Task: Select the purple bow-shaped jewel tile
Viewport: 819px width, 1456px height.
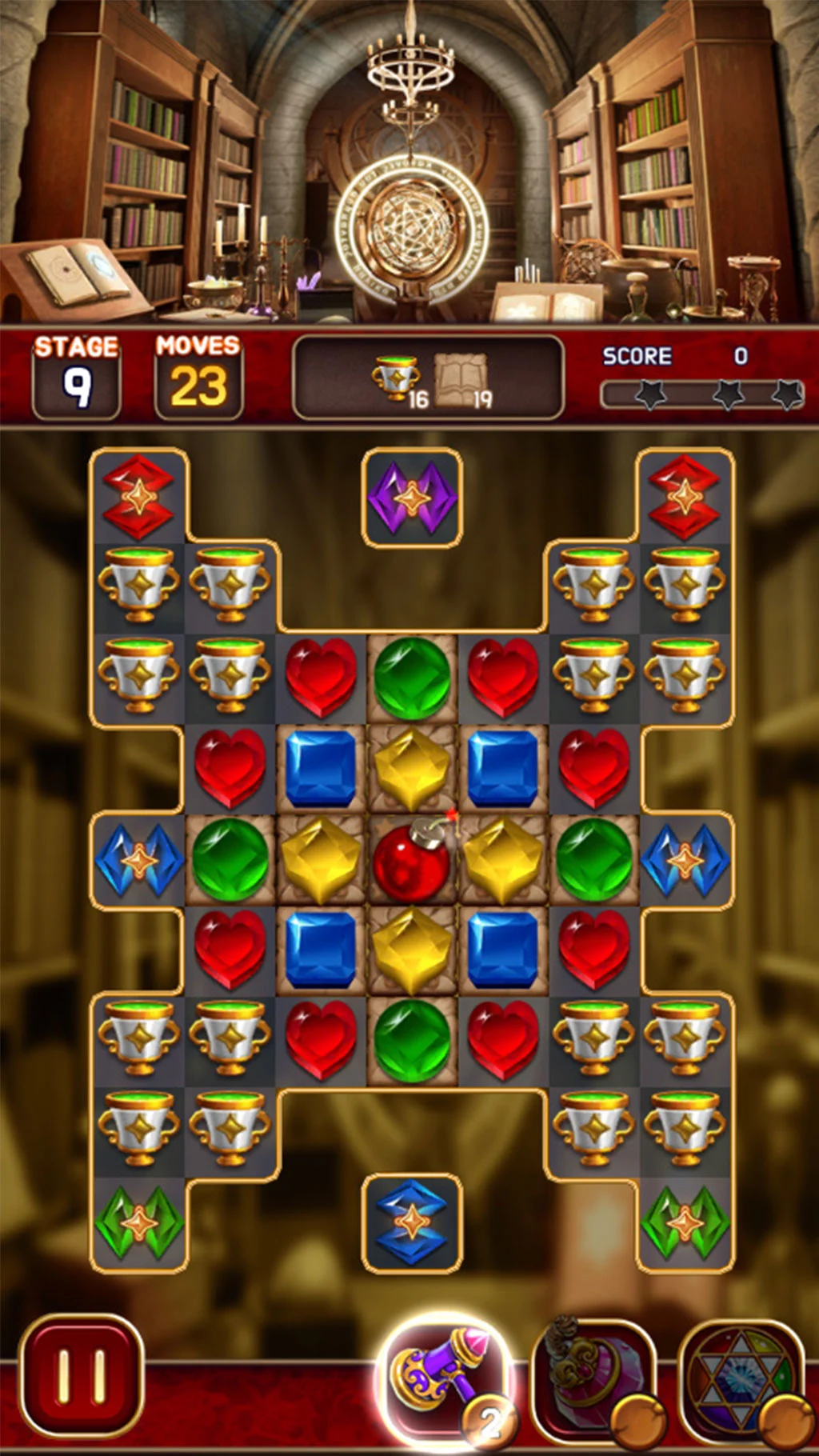Action: (412, 498)
